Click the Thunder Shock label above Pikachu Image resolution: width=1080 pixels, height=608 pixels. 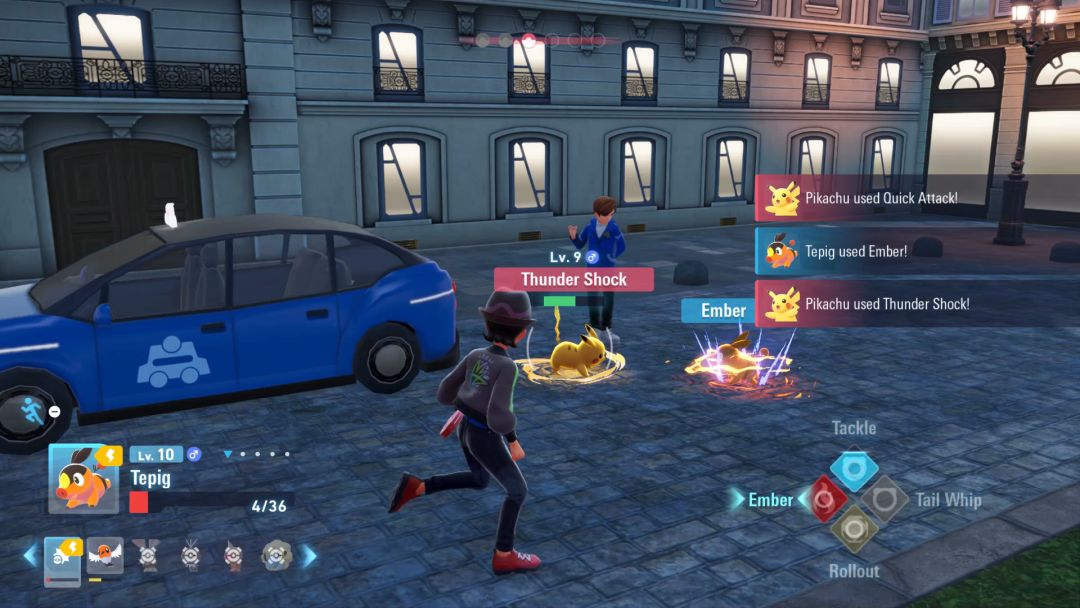point(573,280)
